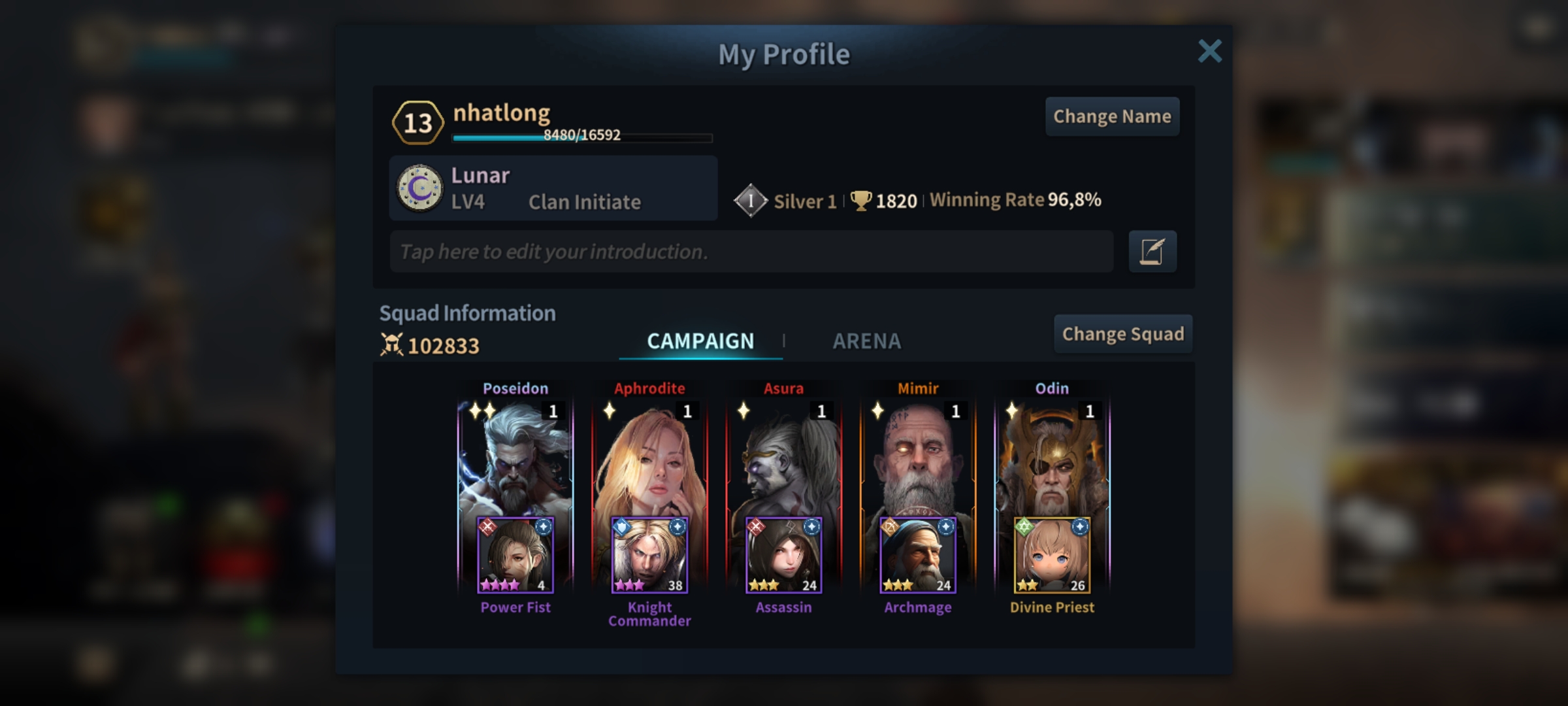
Task: Click the edit introduction pencil icon
Action: click(x=1152, y=252)
